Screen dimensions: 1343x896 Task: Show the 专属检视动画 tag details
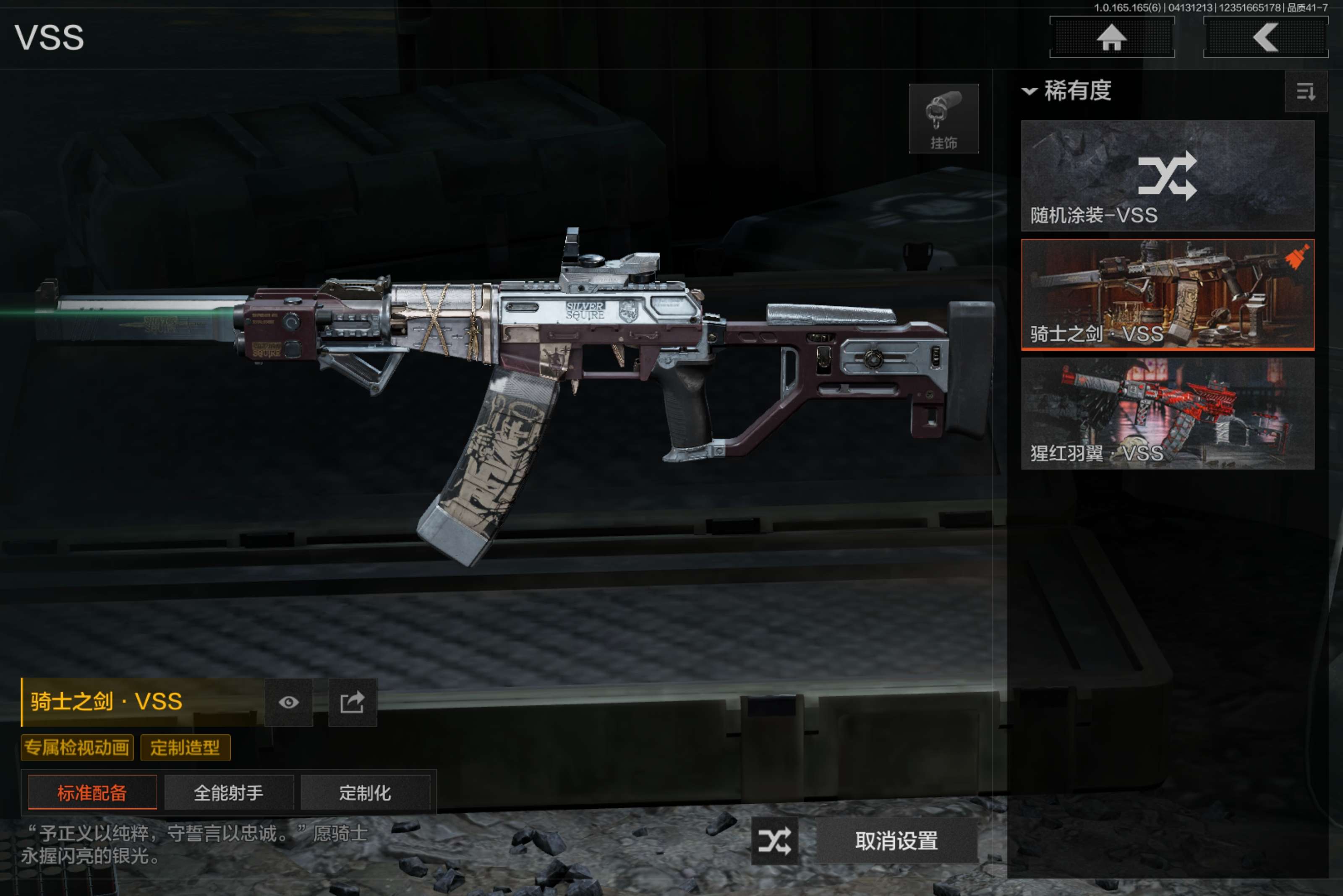[77, 748]
